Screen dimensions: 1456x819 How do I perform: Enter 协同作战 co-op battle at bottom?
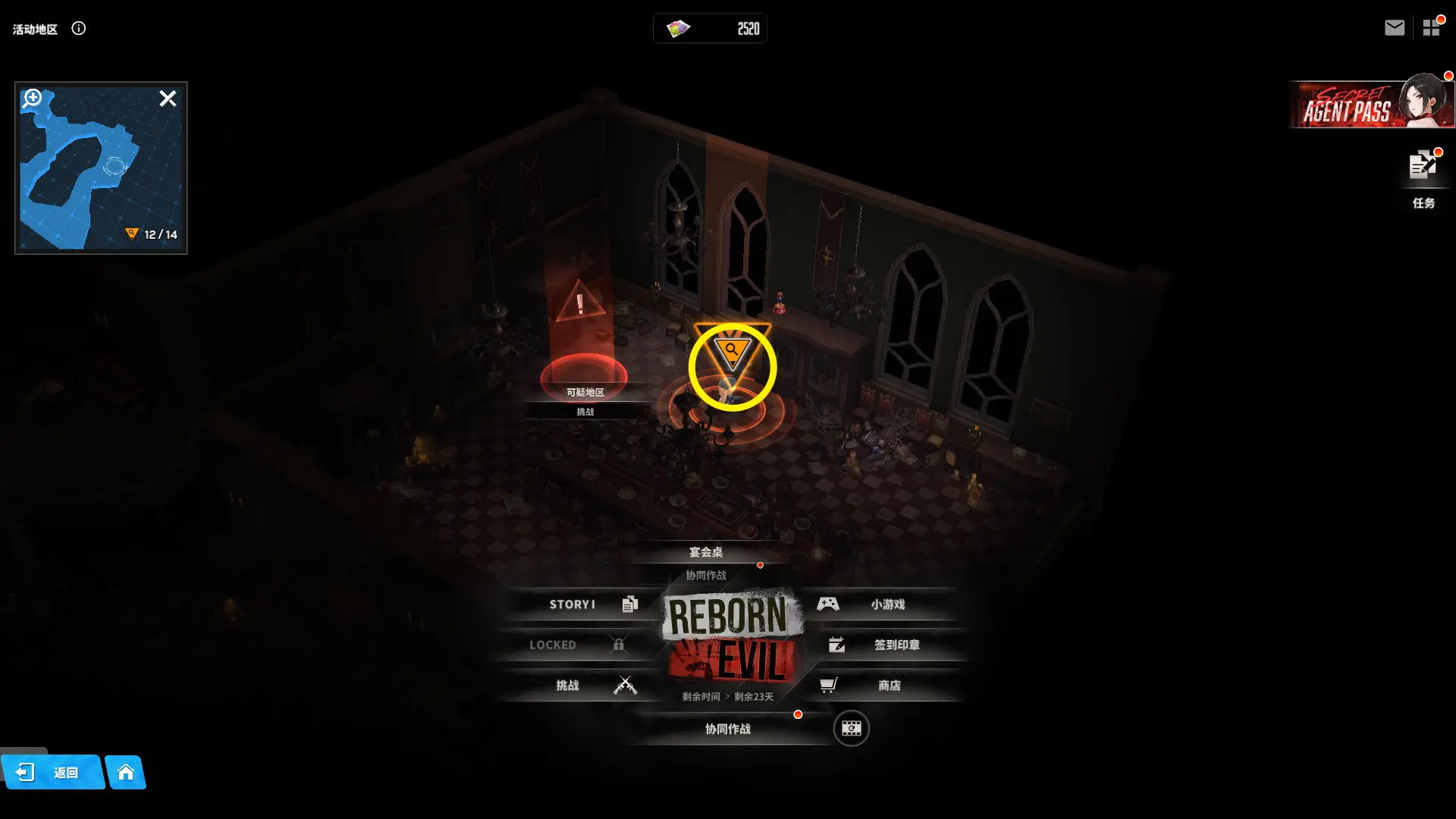point(728,729)
